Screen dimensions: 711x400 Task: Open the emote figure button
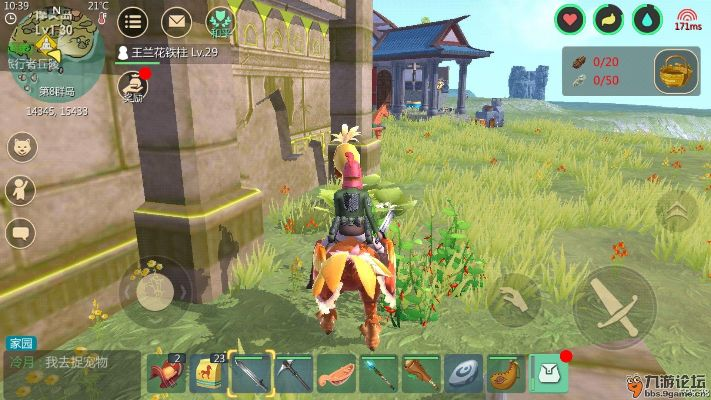click(x=21, y=190)
